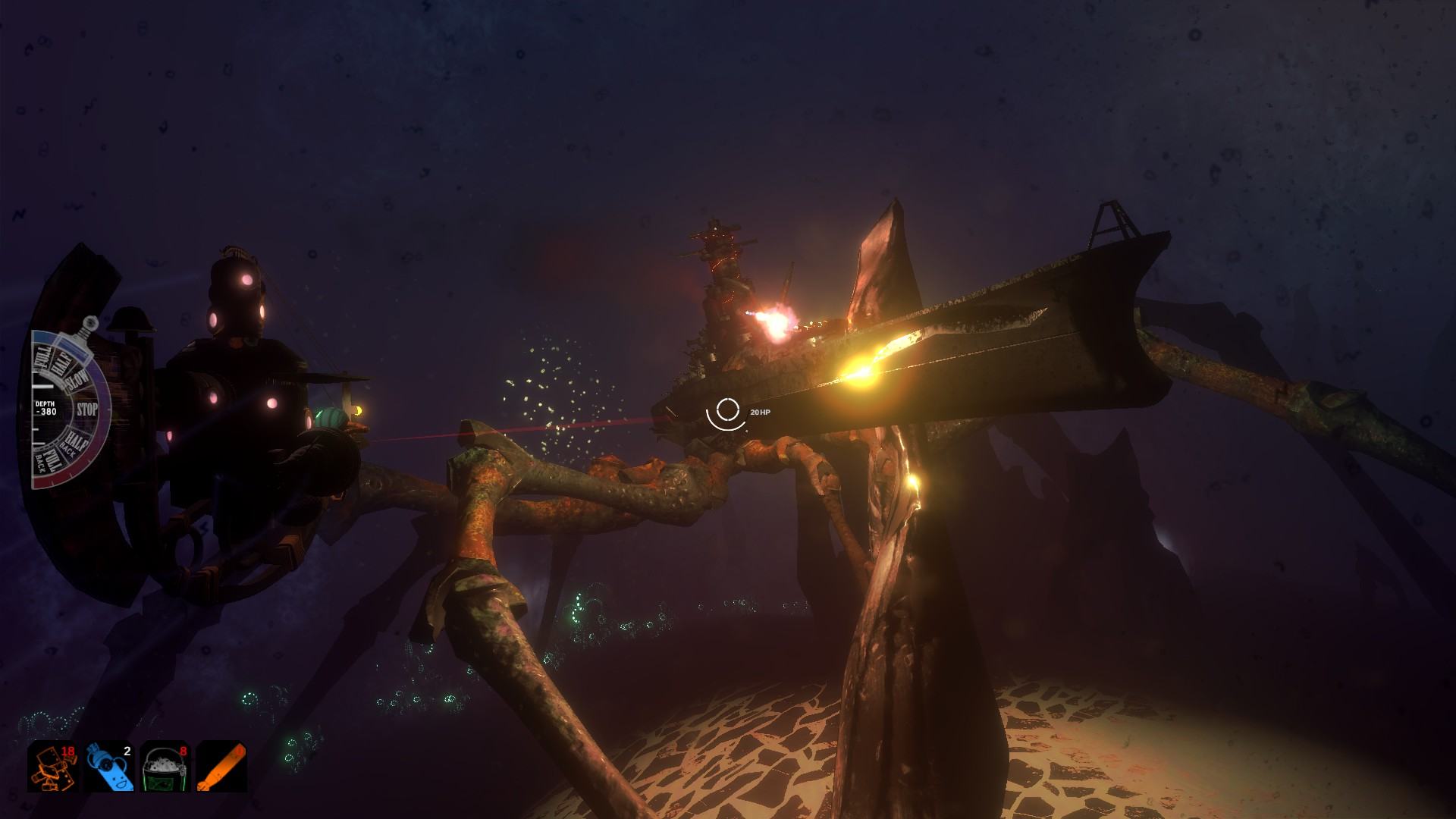Set the engine telegraph to HALF BACK
Viewport: 1456px width, 819px height.
[x=74, y=441]
